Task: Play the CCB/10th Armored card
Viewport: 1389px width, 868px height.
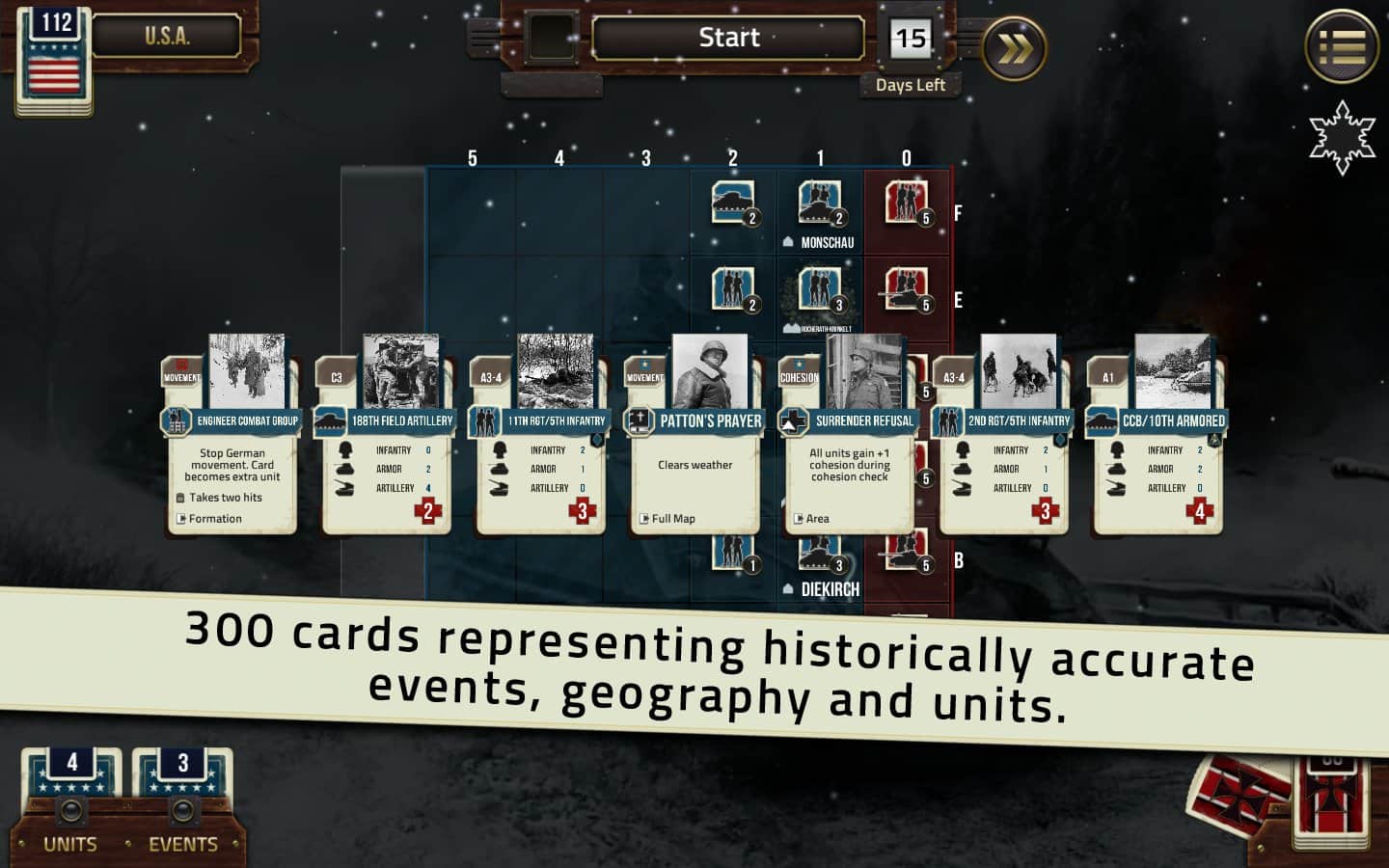Action: point(1157,453)
